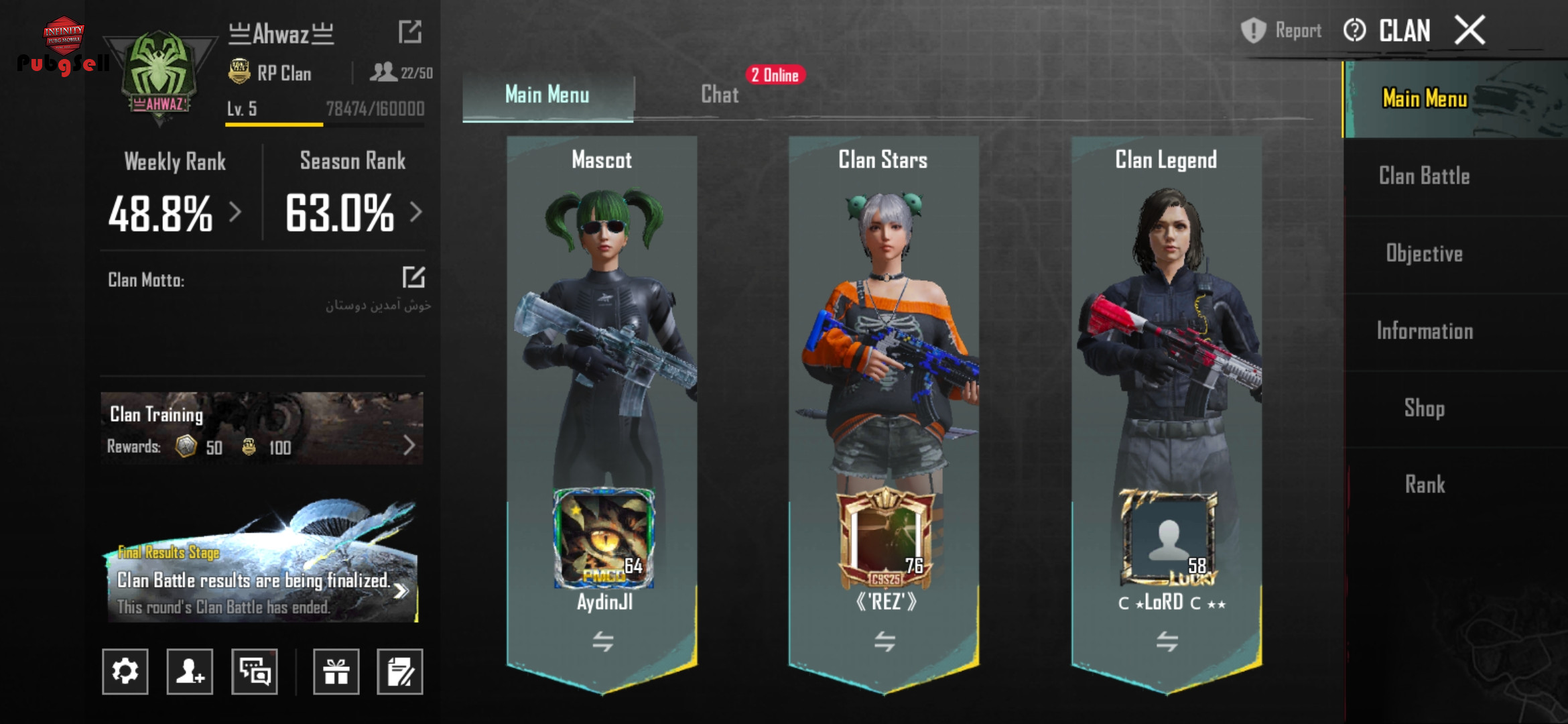
Task: Click the add member icon
Action: [x=190, y=671]
